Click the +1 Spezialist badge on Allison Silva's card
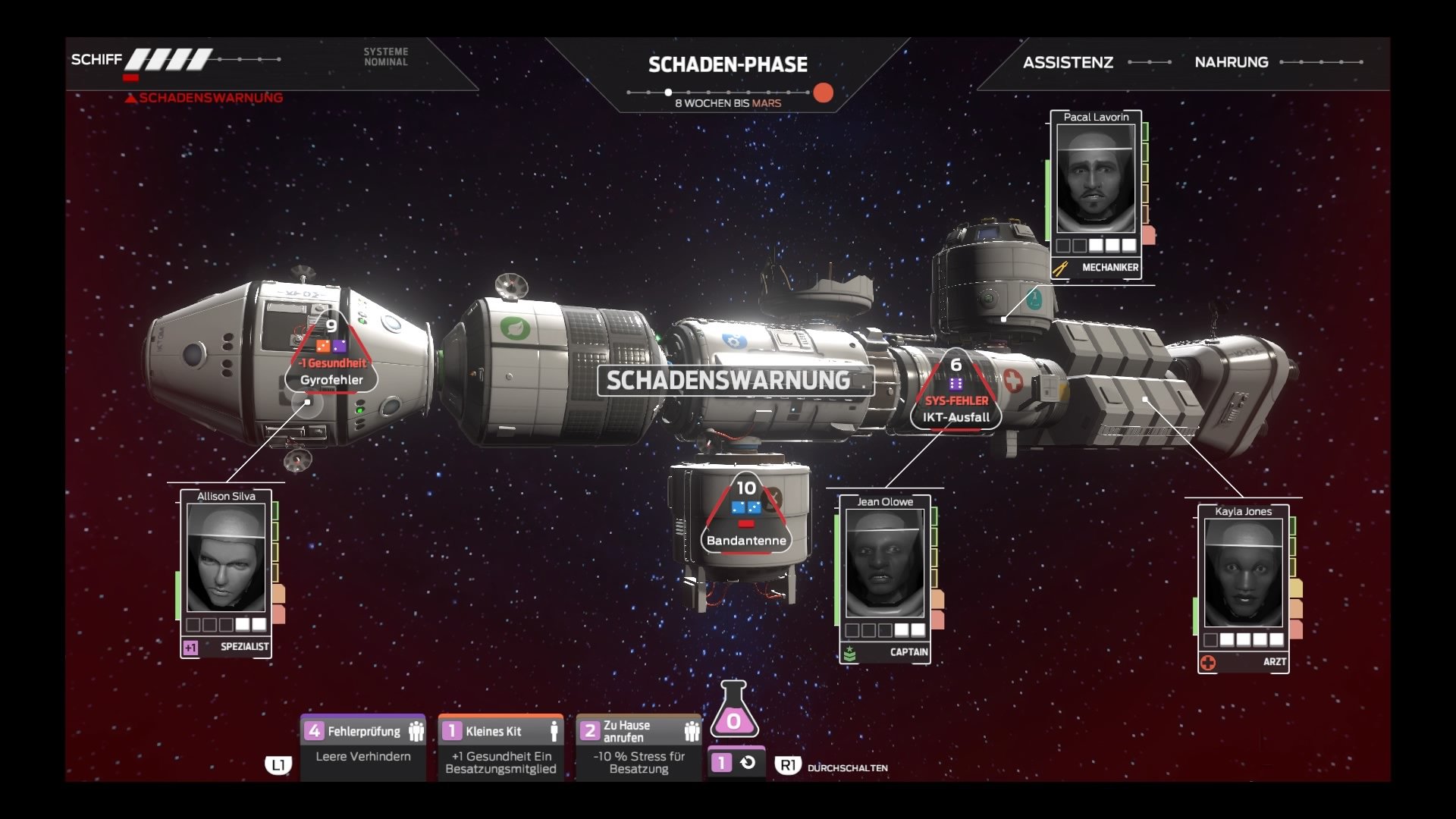This screenshot has height=819, width=1456. [190, 646]
